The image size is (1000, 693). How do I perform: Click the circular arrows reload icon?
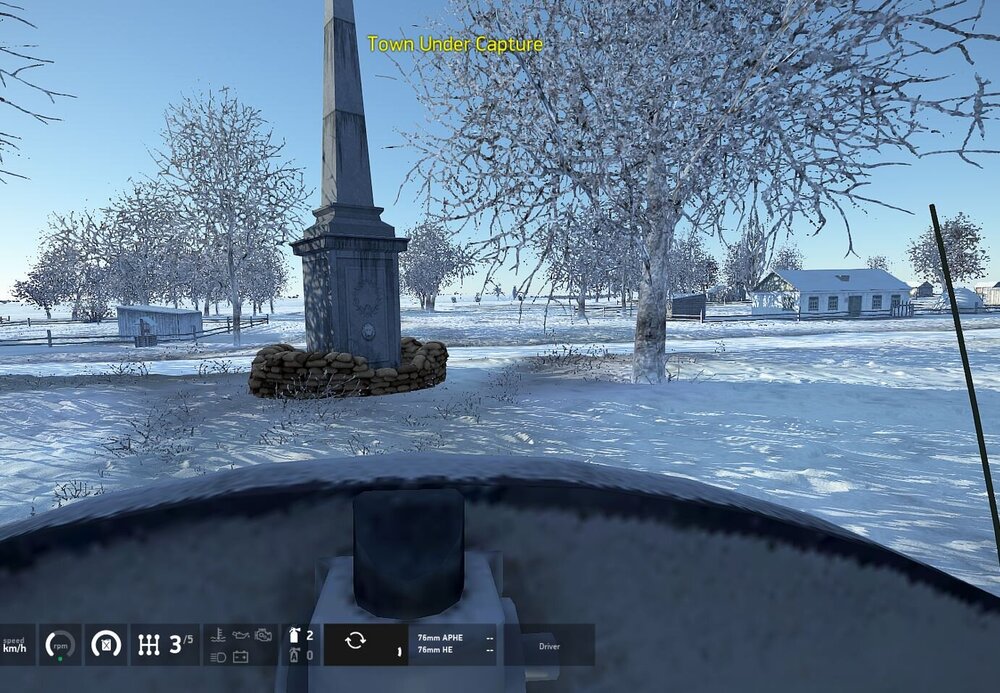(x=355, y=641)
